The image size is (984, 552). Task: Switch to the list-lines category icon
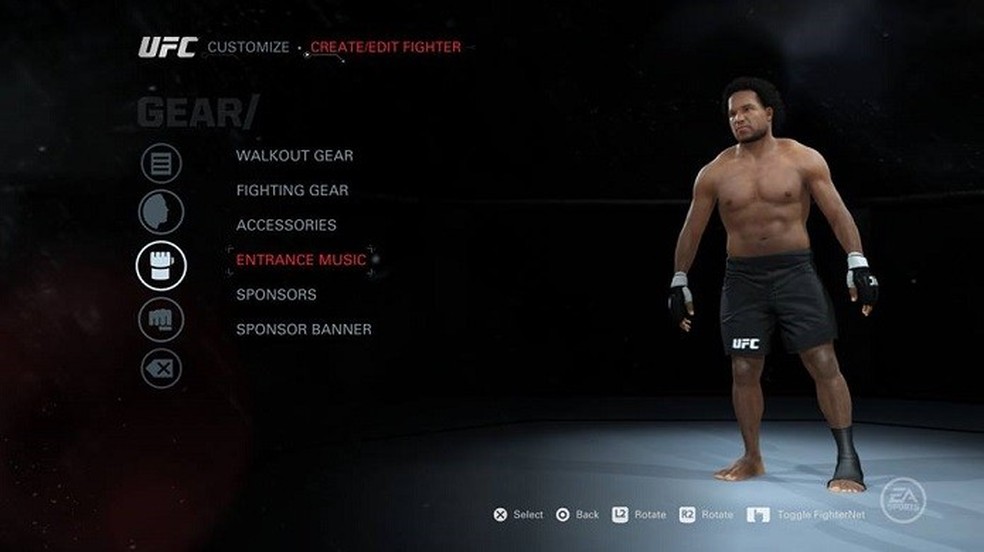point(161,163)
